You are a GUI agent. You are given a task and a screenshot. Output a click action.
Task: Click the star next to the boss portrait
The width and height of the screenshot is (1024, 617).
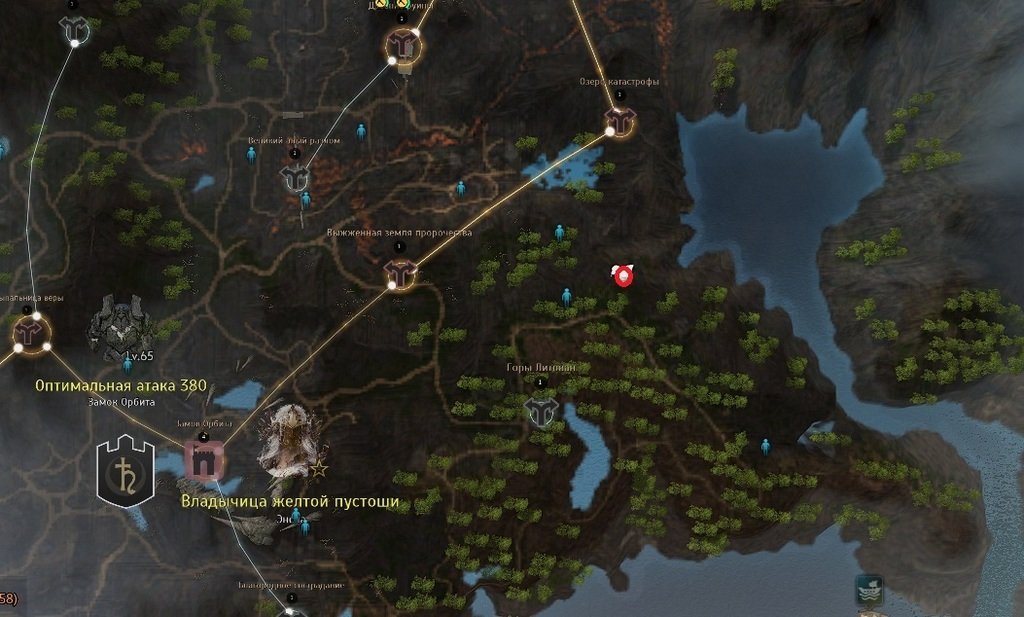tap(319, 468)
